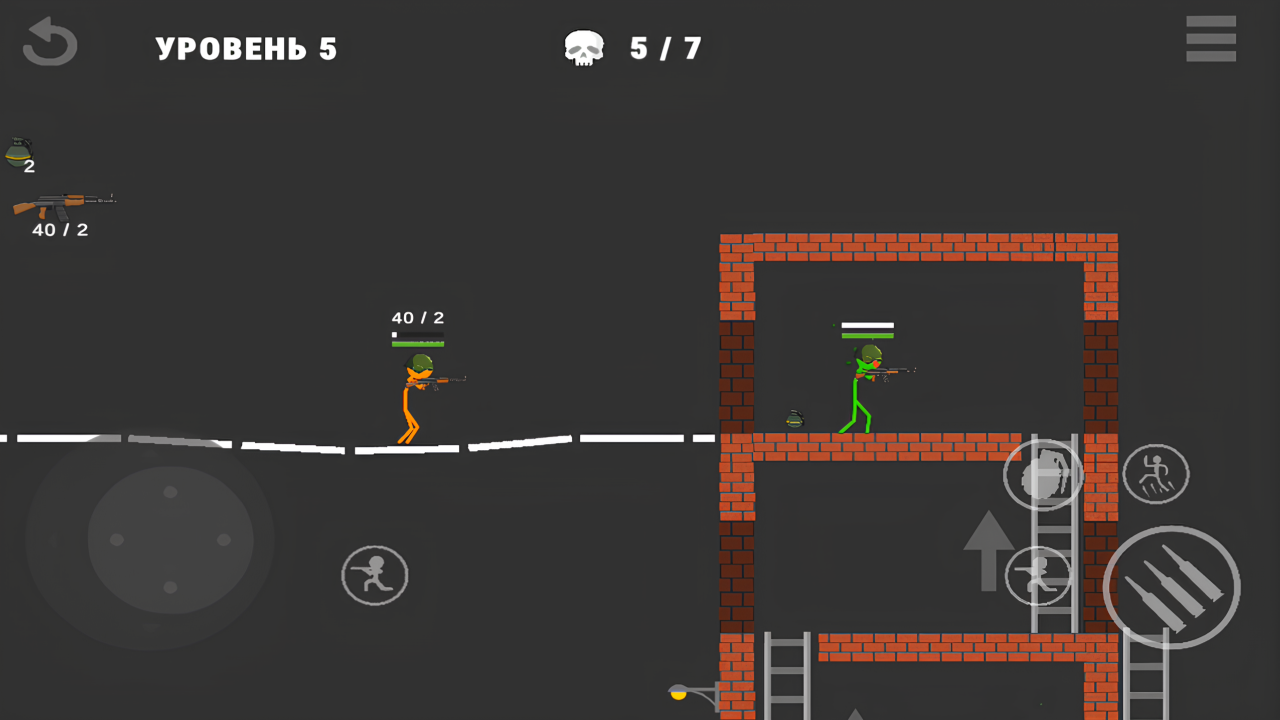Open the hamburger pause menu

[1211, 40]
